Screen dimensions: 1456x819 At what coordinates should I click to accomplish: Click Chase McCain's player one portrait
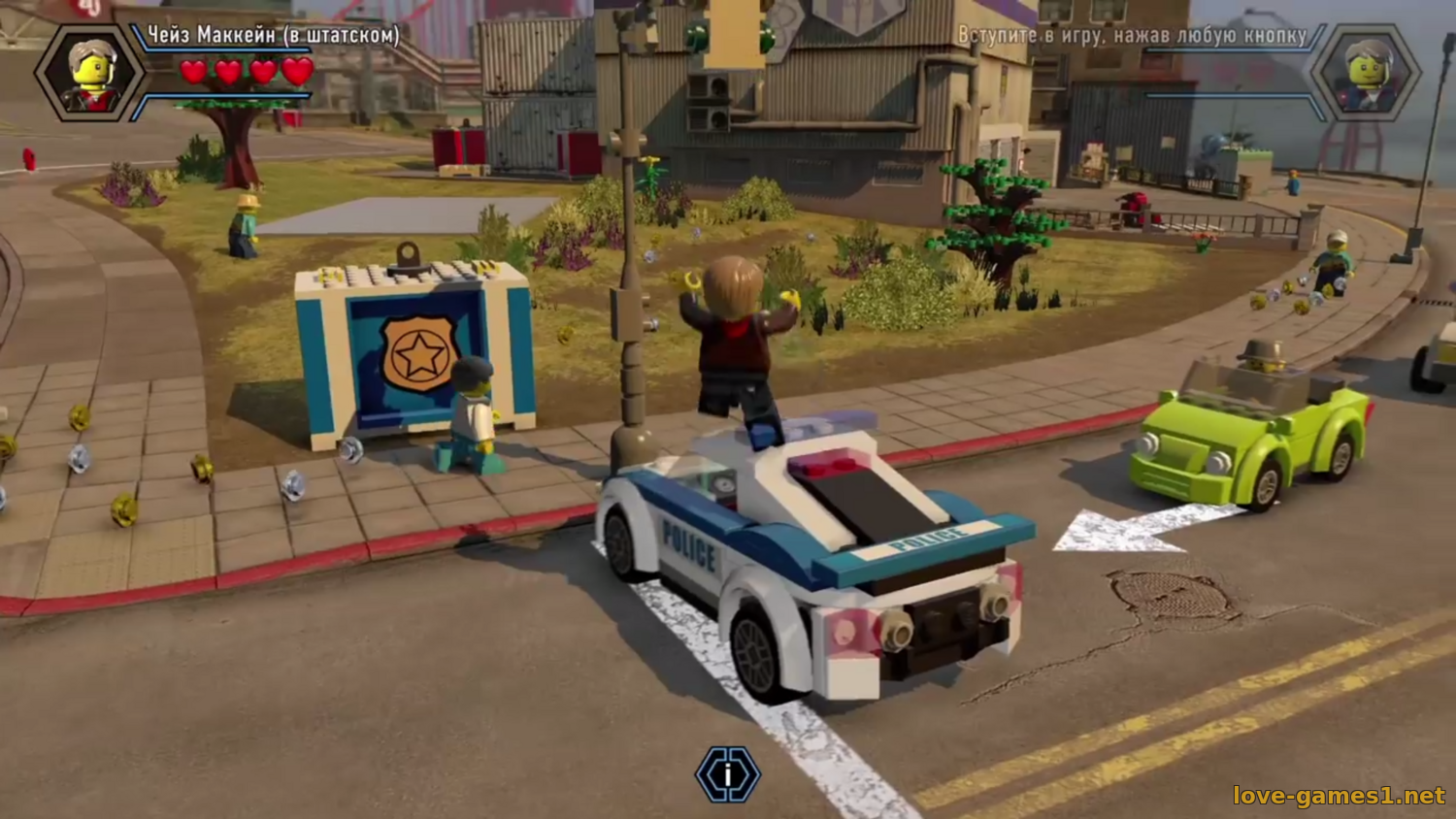point(90,73)
